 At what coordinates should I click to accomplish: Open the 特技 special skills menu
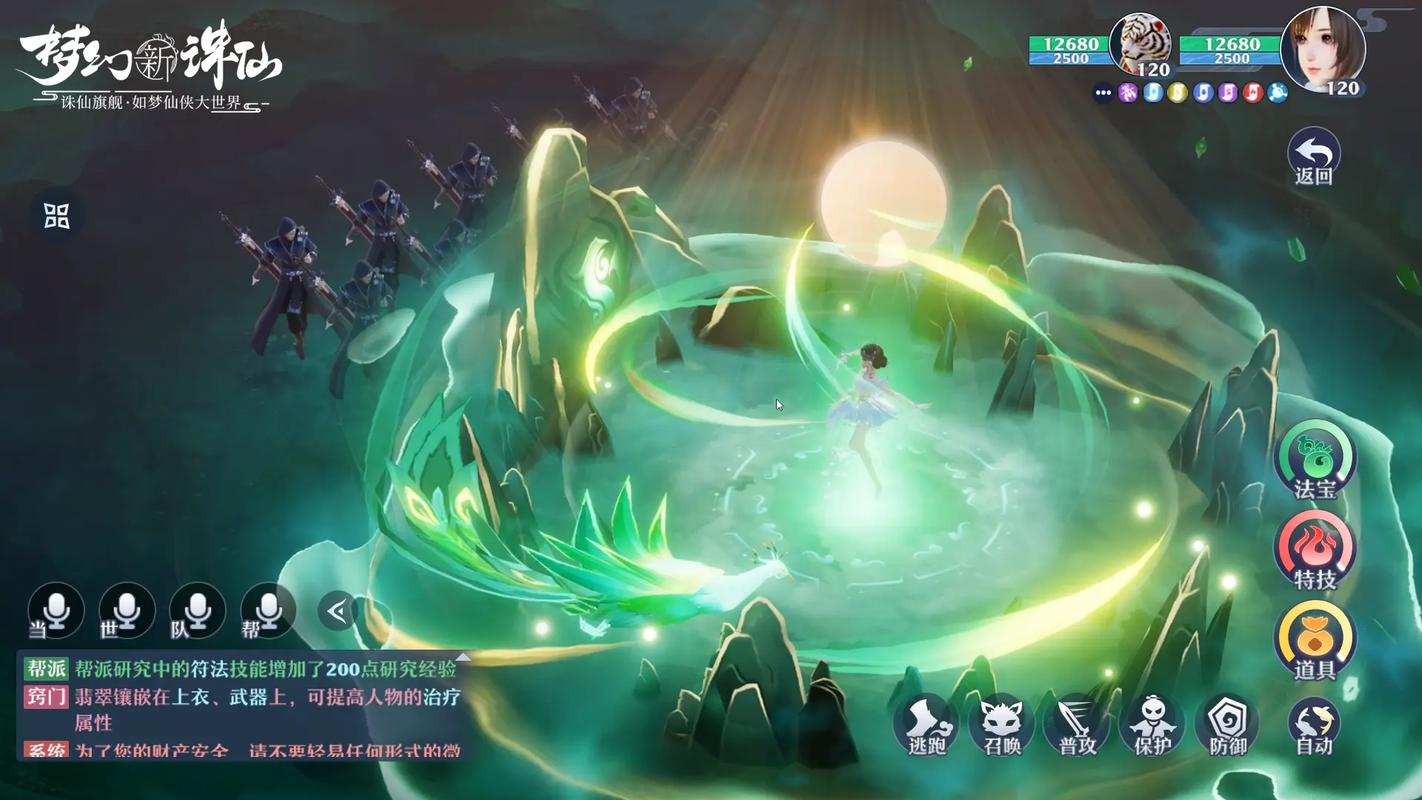tap(1315, 548)
